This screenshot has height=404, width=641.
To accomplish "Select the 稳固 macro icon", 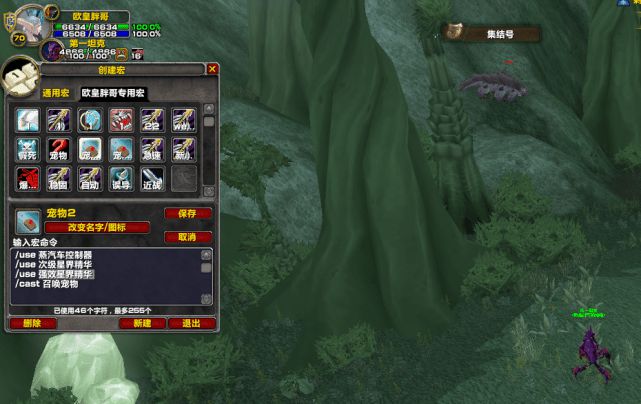I will (58, 180).
